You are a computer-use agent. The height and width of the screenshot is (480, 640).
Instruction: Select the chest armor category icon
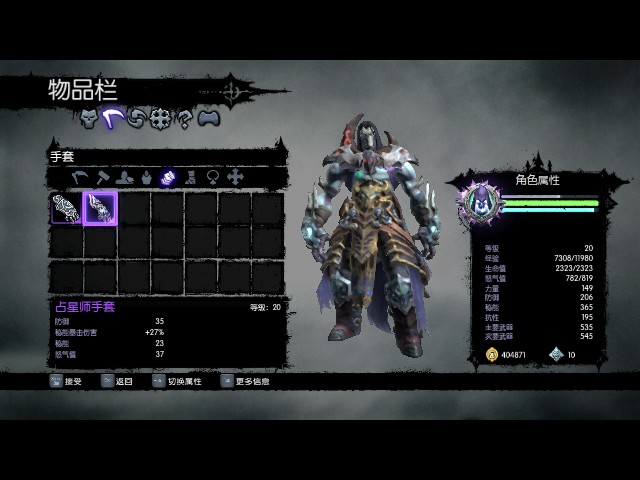click(145, 177)
